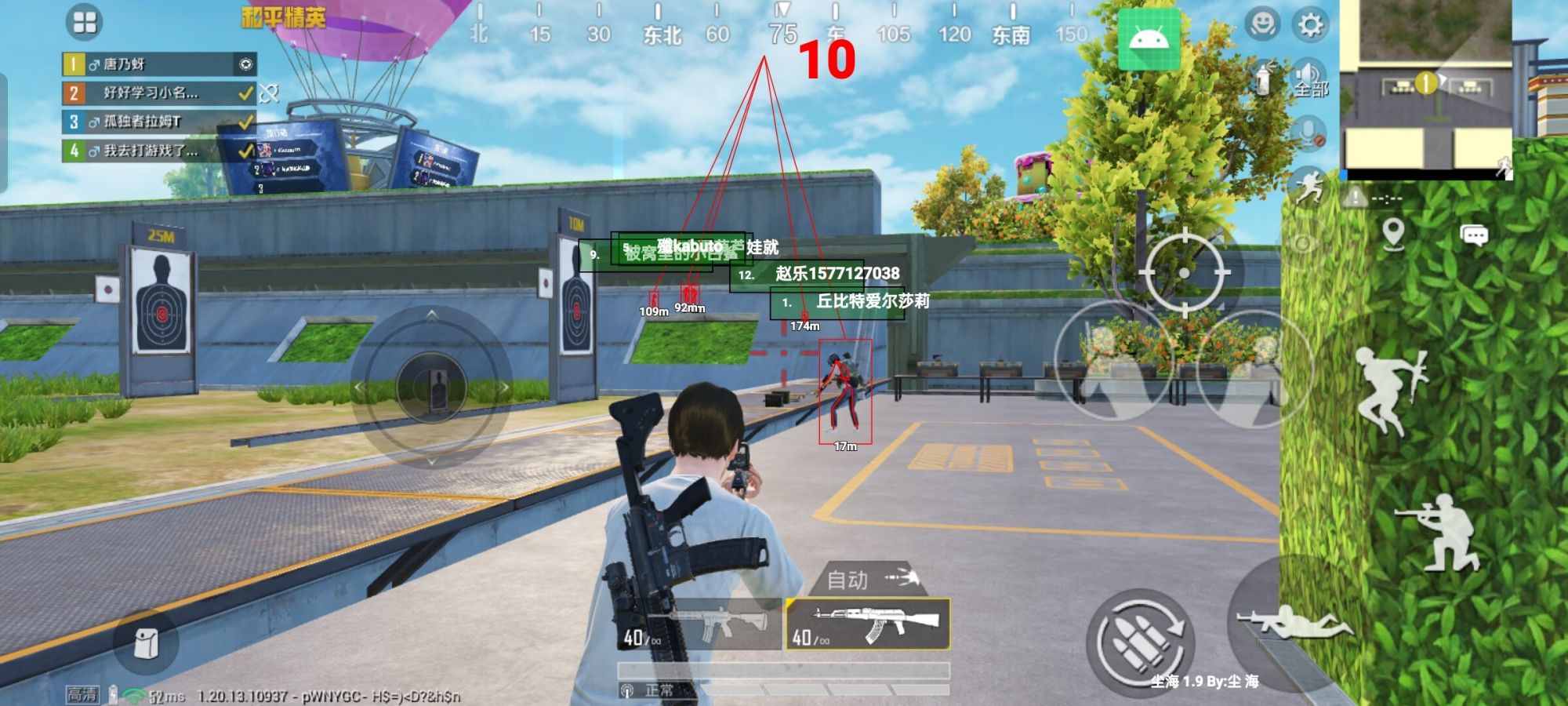Reload with the bullets button
This screenshot has height=706, width=1568.
point(1141,641)
